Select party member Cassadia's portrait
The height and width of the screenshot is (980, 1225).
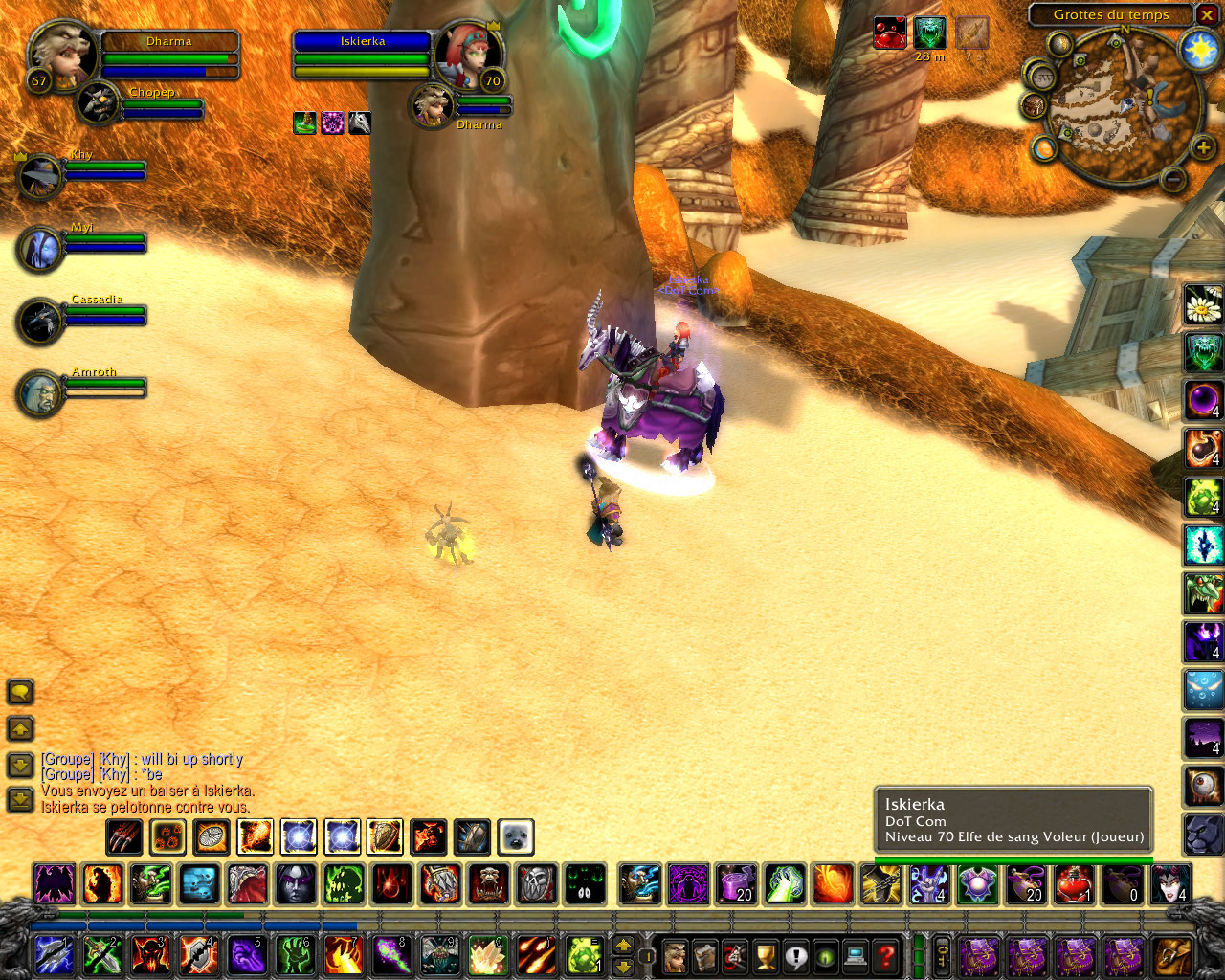click(39, 321)
